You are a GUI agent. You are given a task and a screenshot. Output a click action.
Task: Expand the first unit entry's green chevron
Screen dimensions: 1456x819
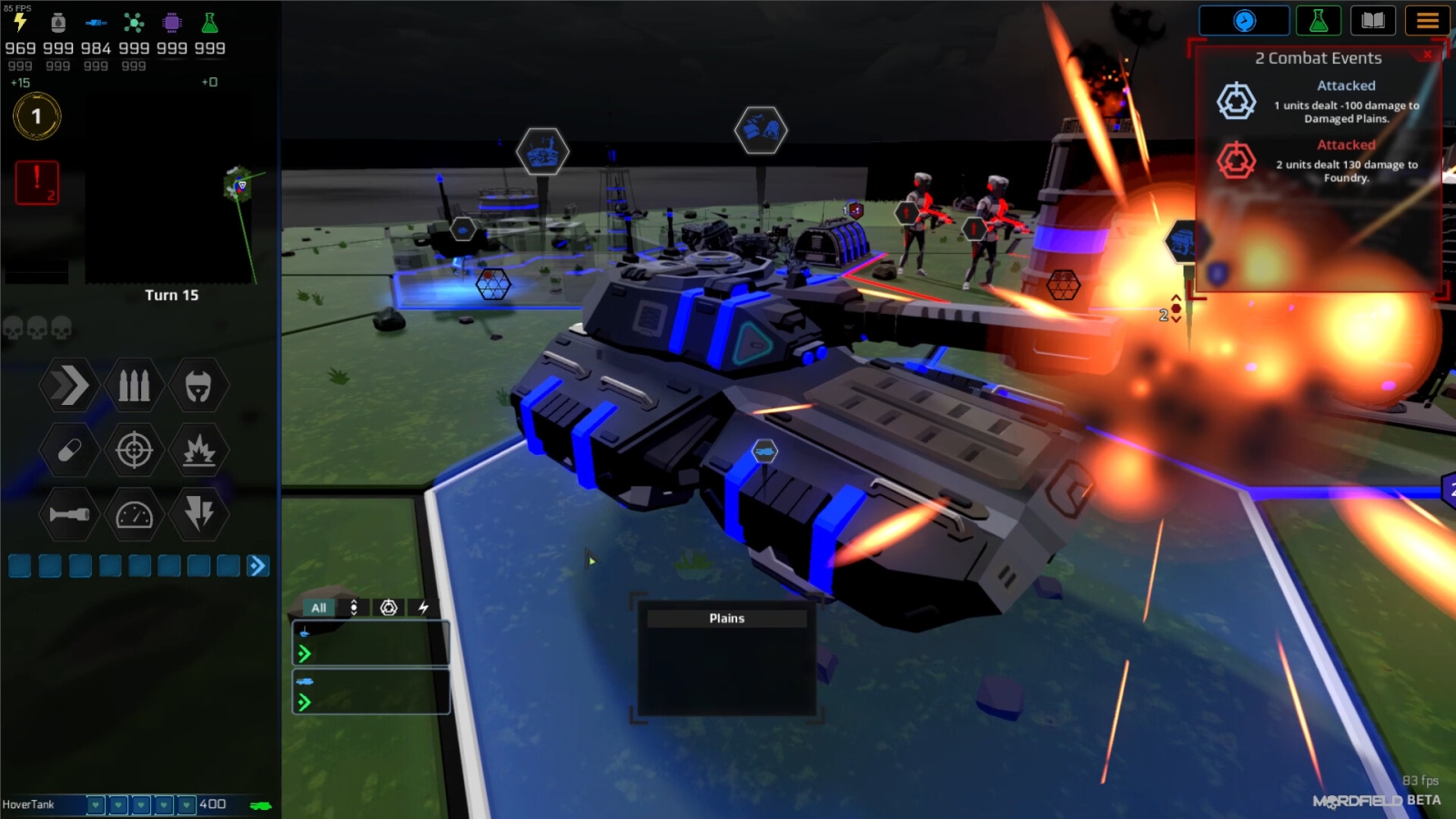coord(305,653)
